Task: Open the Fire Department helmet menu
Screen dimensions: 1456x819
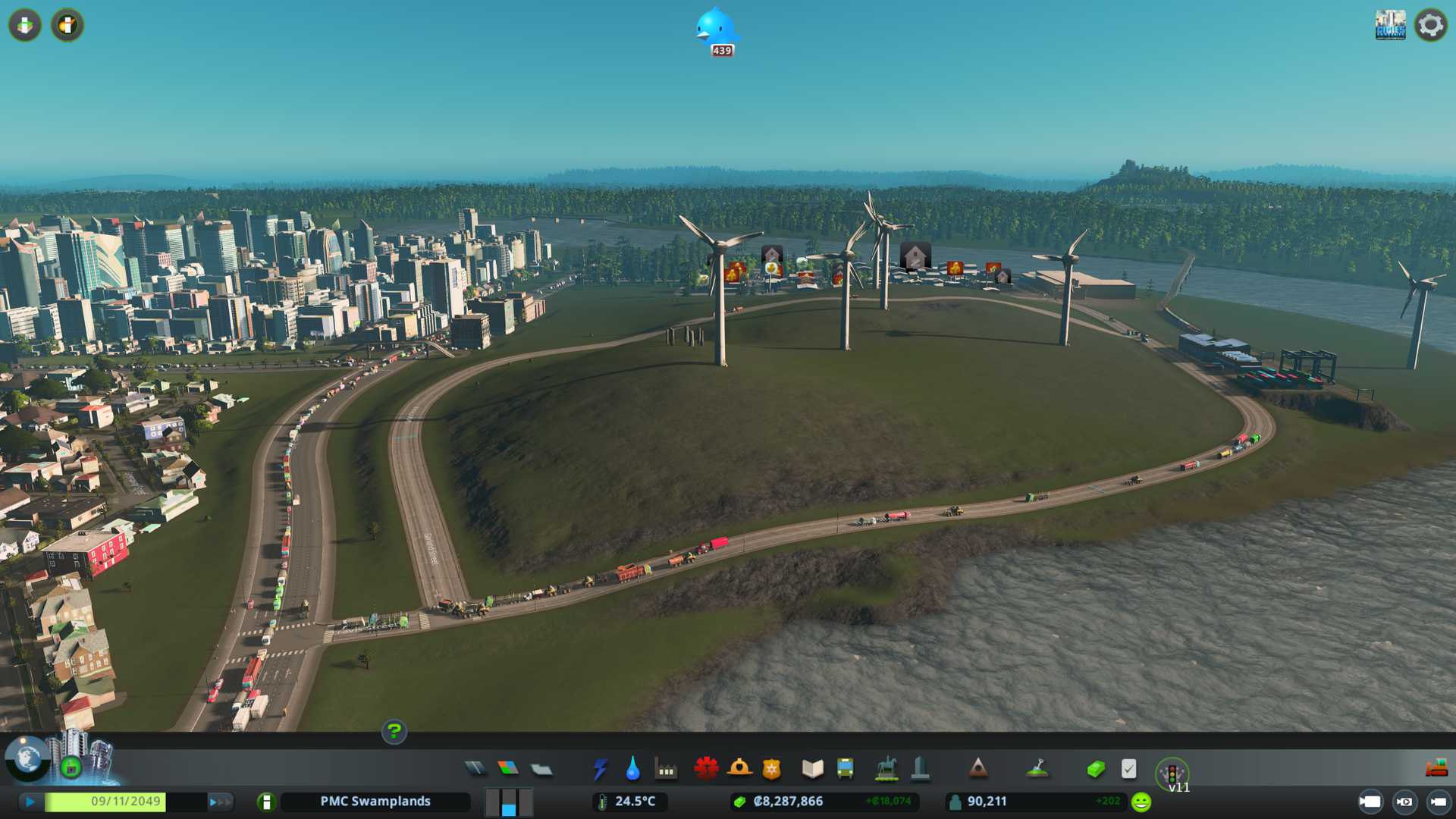Action: pyautogui.click(x=739, y=769)
